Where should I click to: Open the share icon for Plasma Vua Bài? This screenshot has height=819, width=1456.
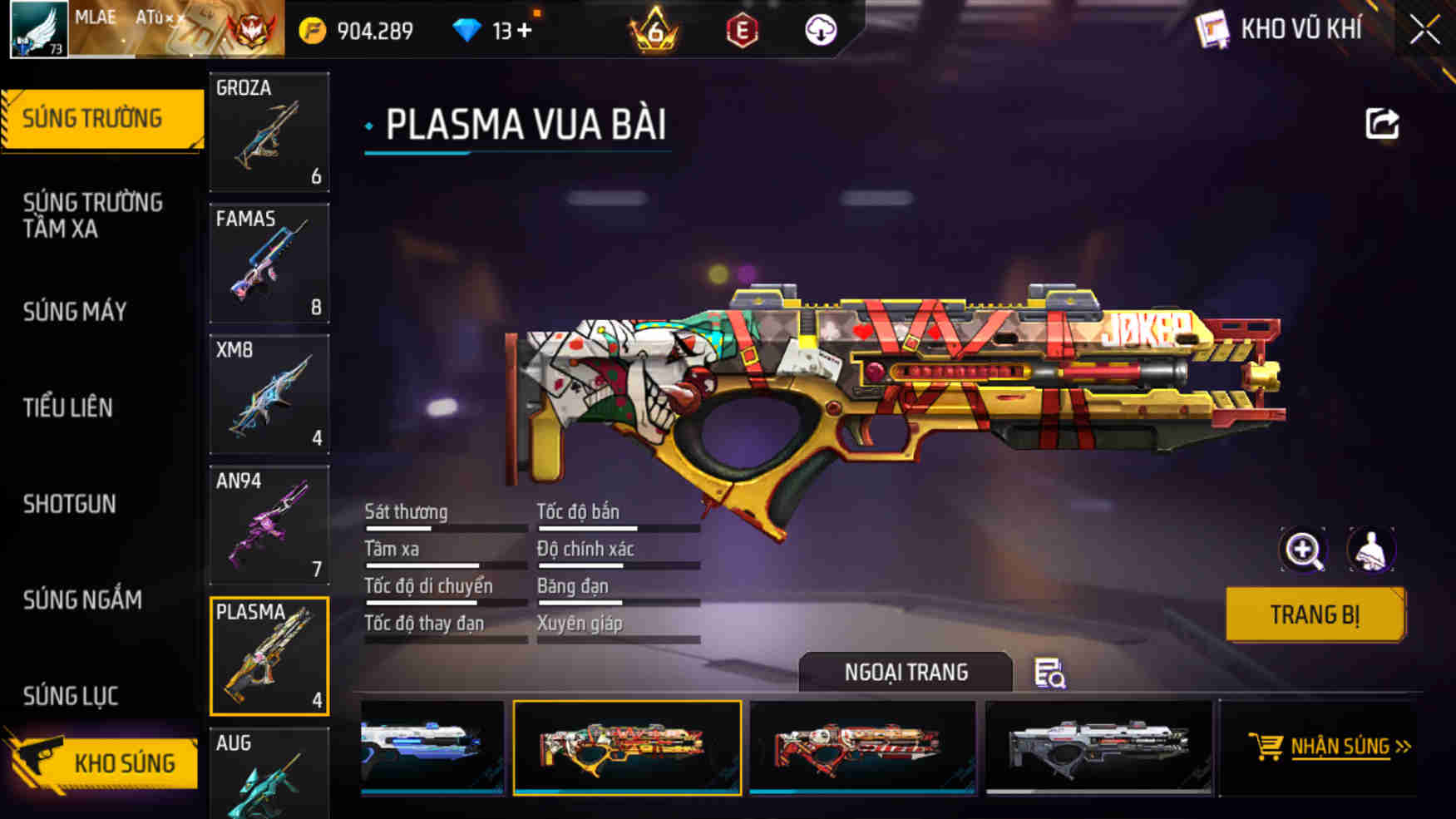point(1380,122)
